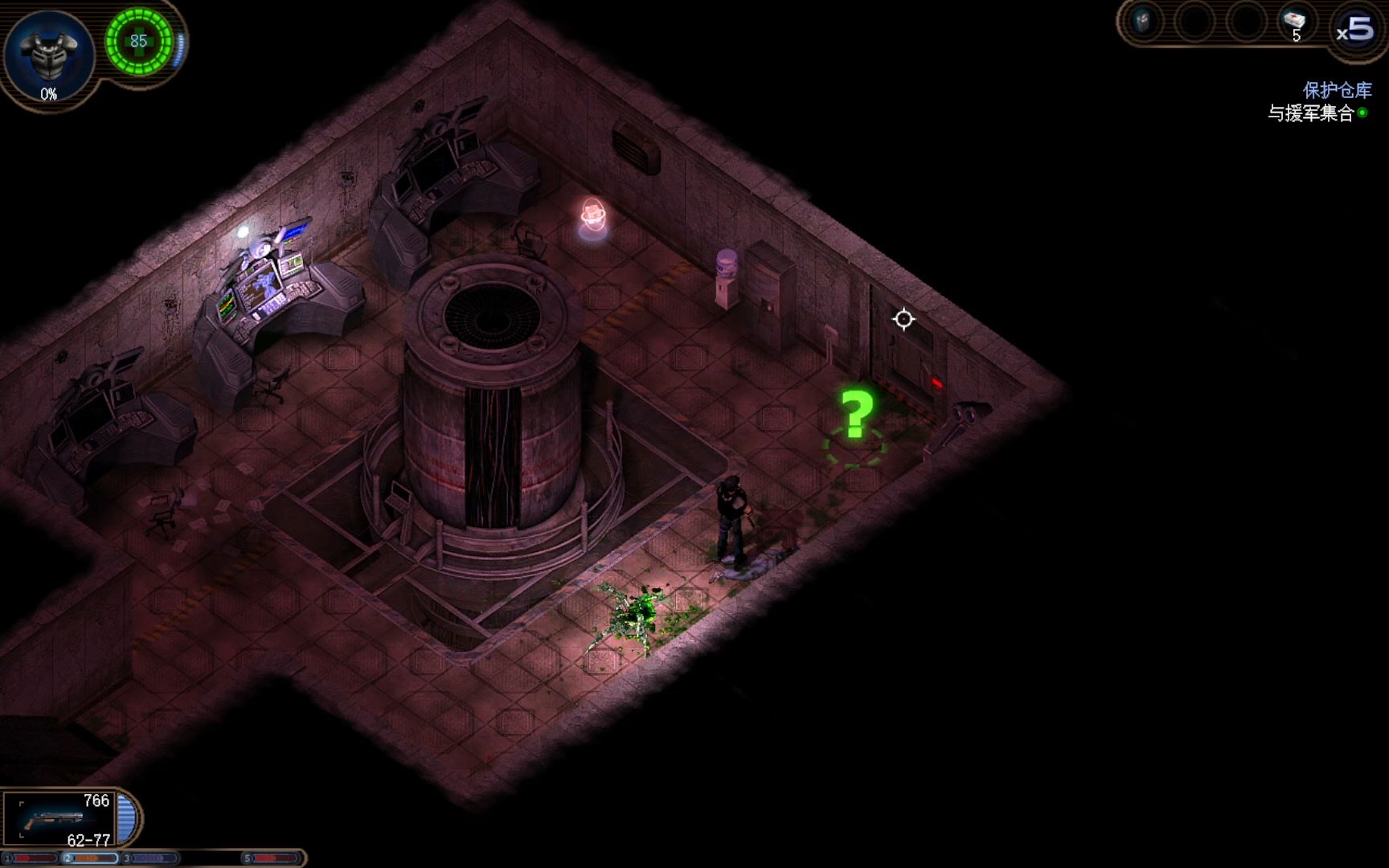Select the 与援军集合 objective entry
This screenshot has width=1389, height=868.
point(1311,113)
